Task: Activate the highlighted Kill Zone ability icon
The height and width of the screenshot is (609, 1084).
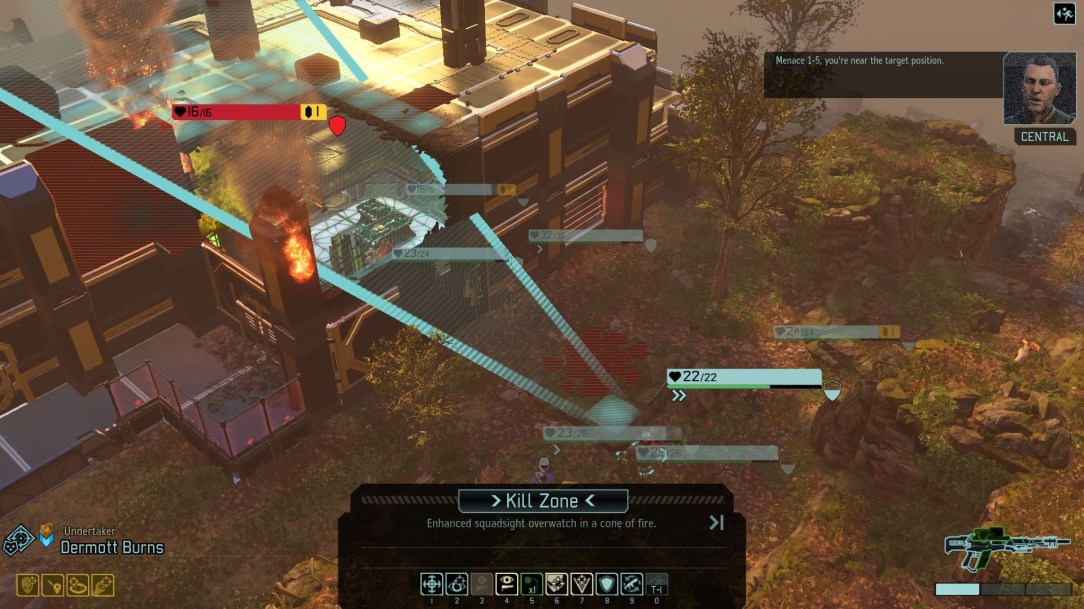Action: tap(557, 583)
